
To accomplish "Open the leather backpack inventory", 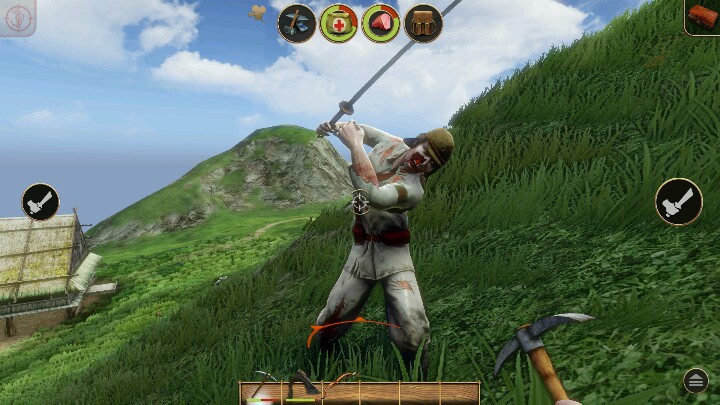I will (x=423, y=23).
